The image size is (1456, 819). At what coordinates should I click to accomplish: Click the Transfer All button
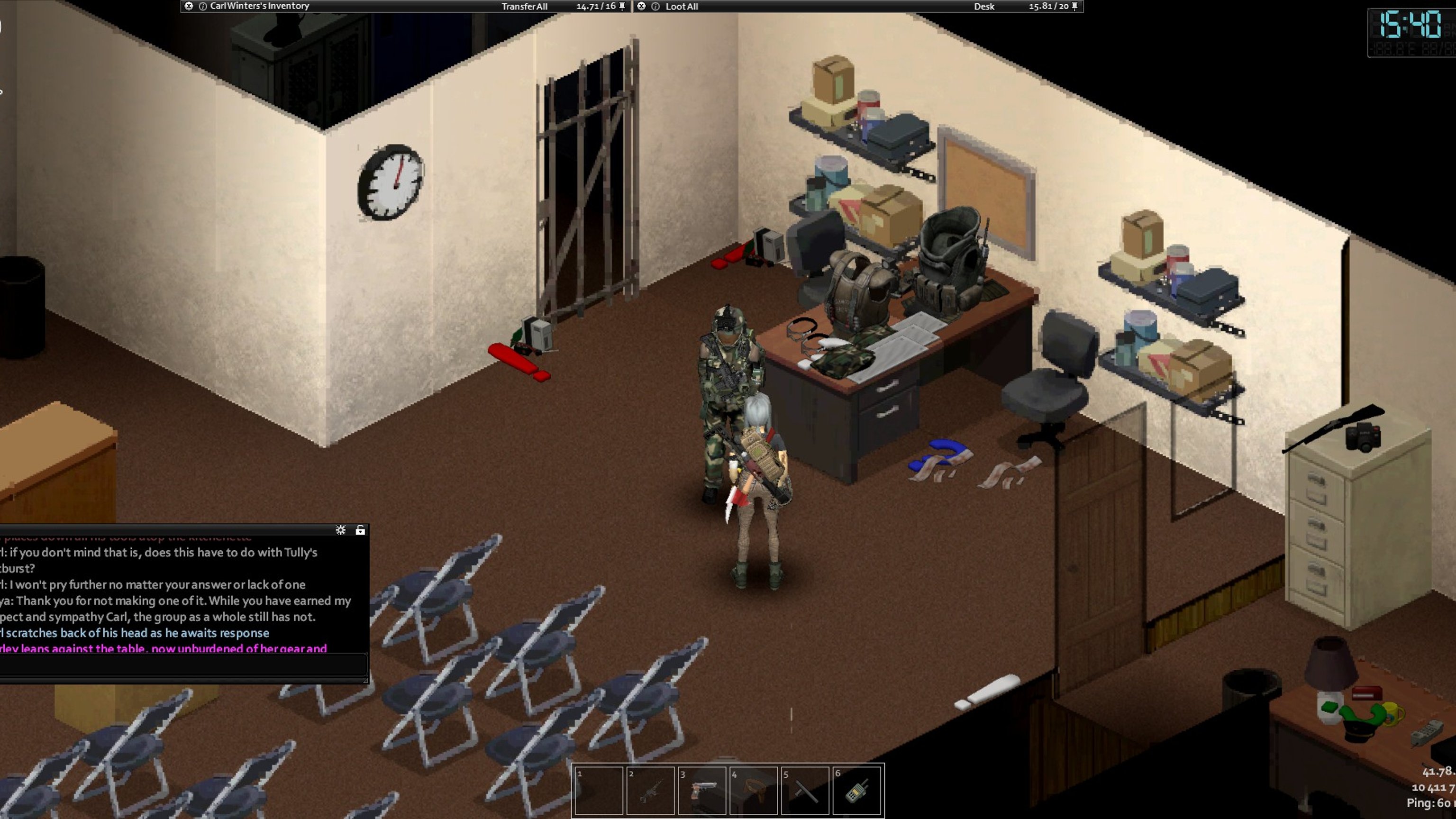pyautogui.click(x=524, y=6)
